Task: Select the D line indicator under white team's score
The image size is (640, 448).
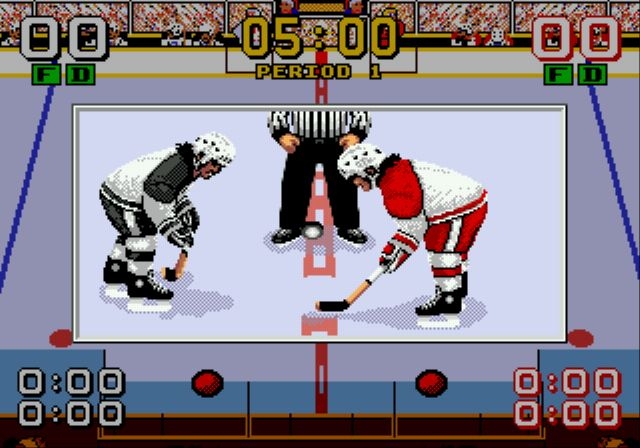Action: pyautogui.click(x=81, y=74)
